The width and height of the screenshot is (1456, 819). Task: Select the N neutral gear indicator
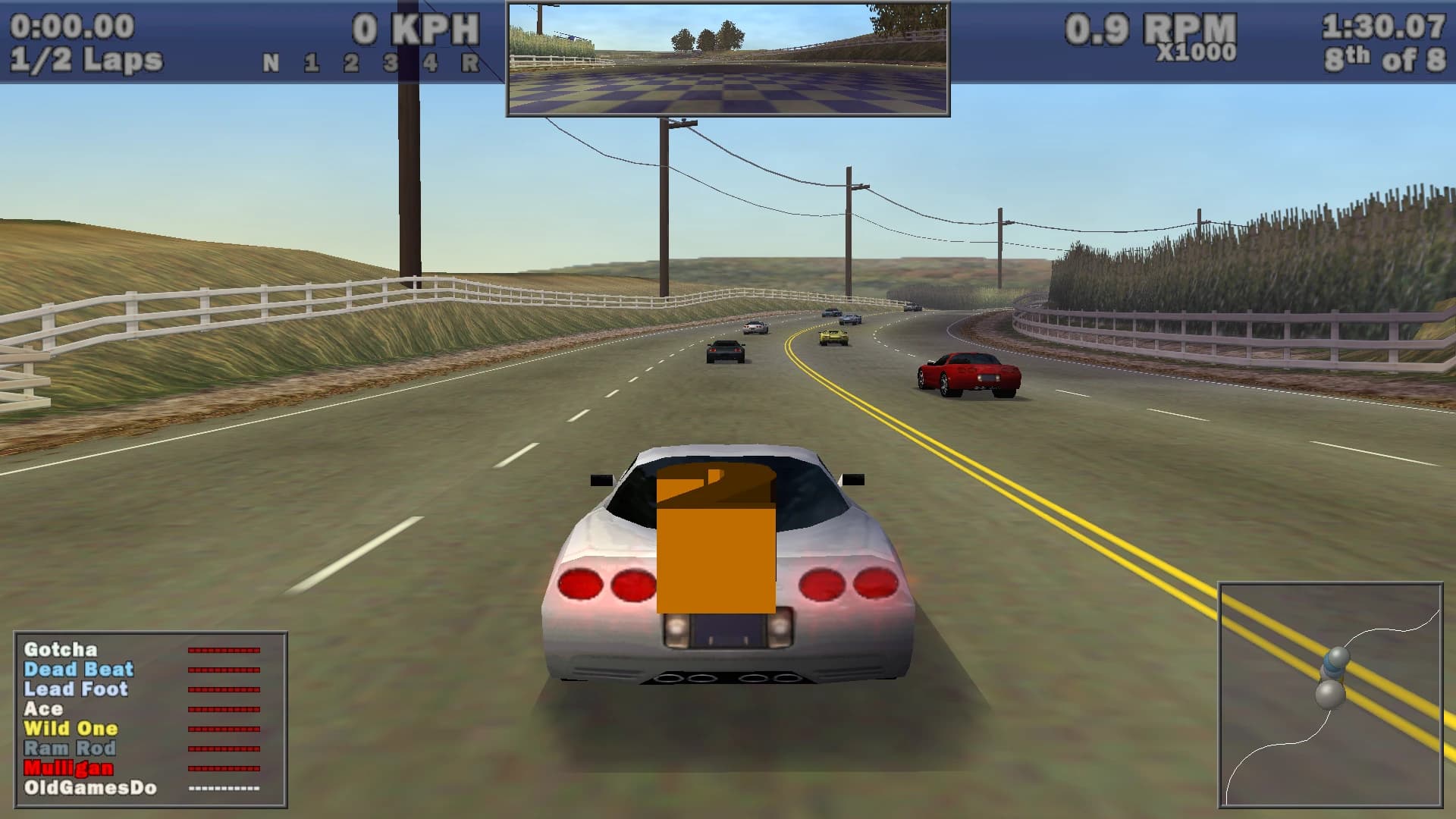pyautogui.click(x=271, y=61)
